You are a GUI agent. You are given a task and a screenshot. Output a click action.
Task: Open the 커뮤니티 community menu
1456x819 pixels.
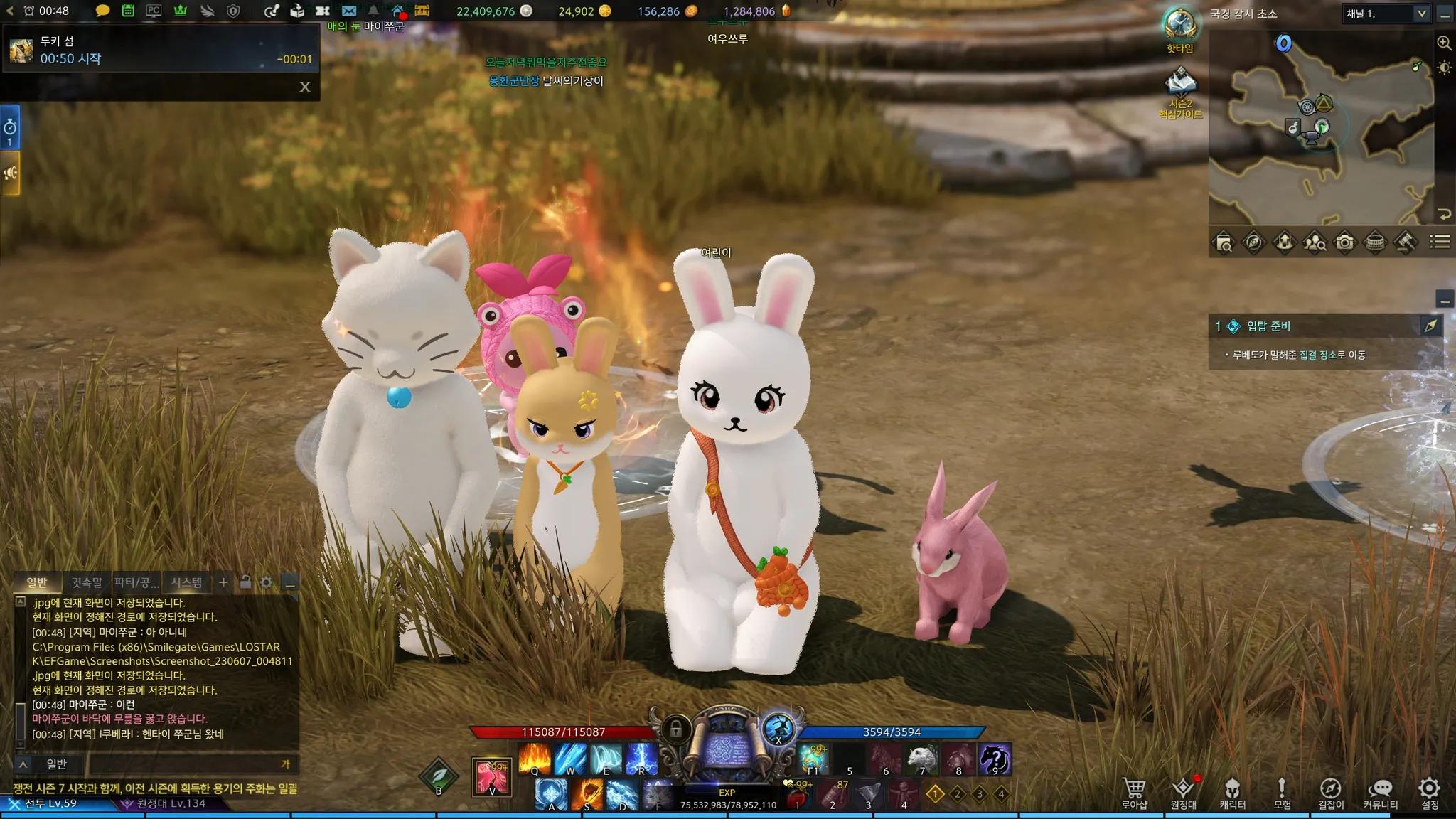pyautogui.click(x=1380, y=793)
